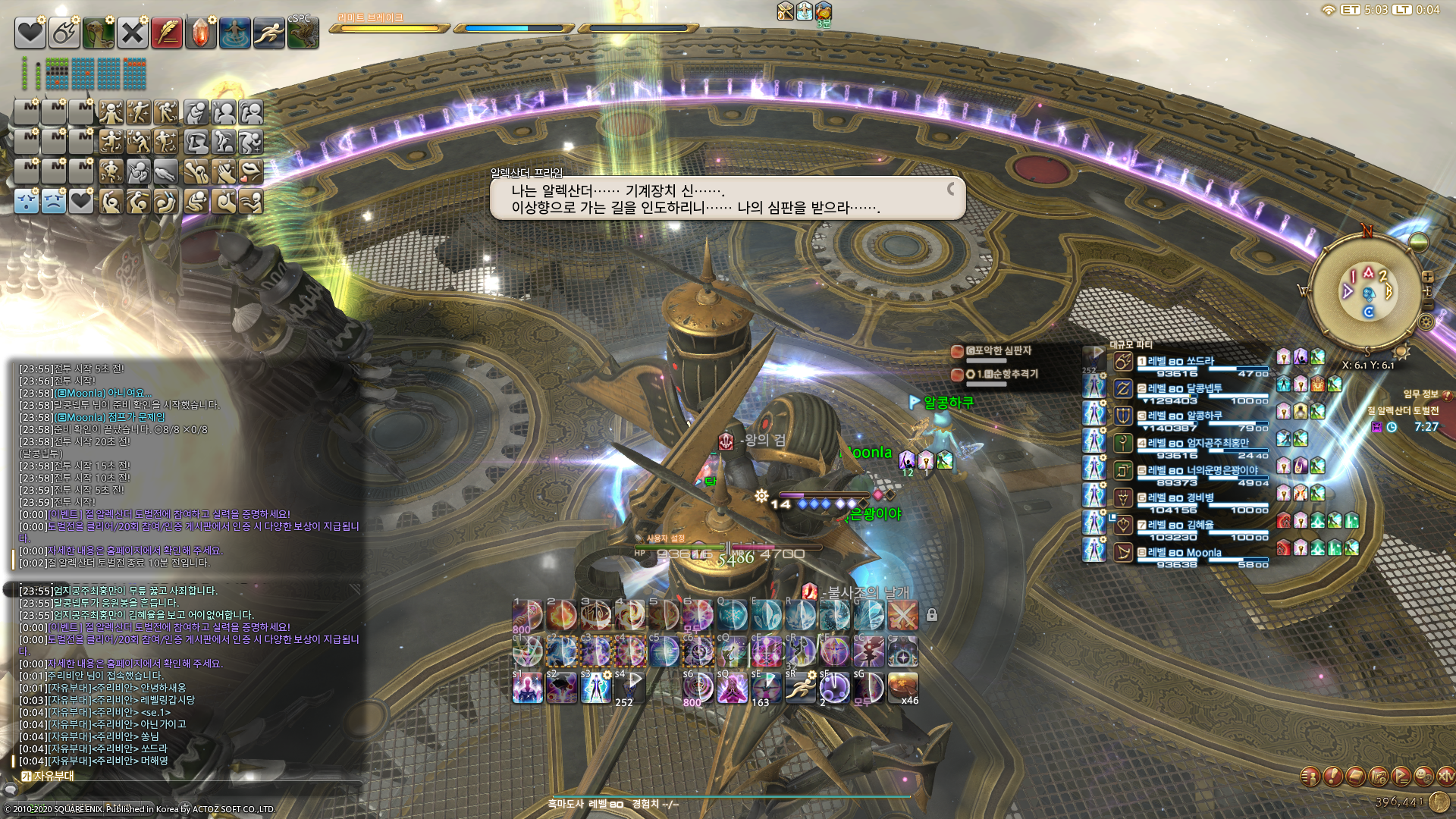
Task: Target 순항추격기 in the enemy list
Action: tap(1006, 375)
